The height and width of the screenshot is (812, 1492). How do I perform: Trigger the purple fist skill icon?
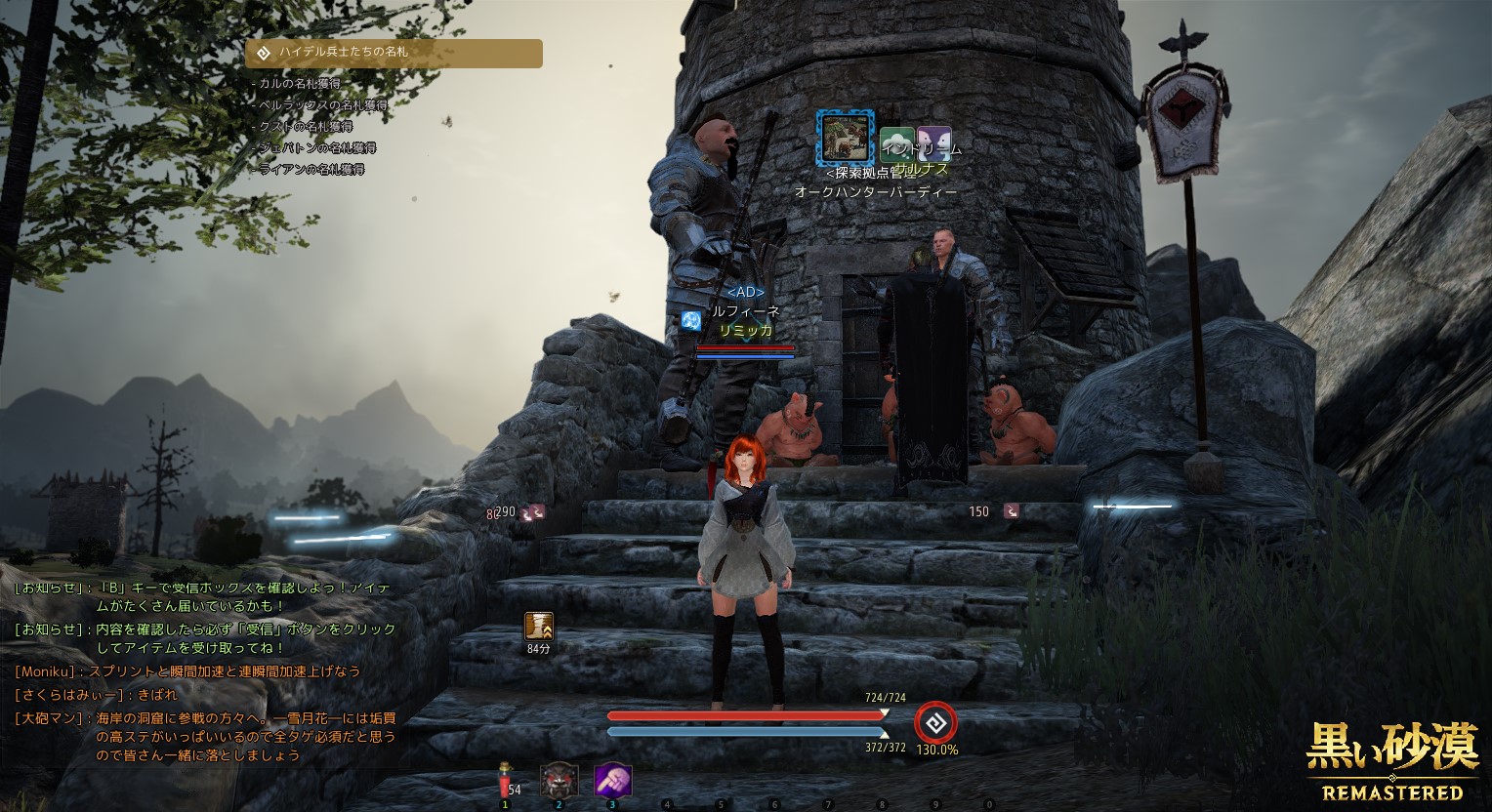tap(613, 781)
